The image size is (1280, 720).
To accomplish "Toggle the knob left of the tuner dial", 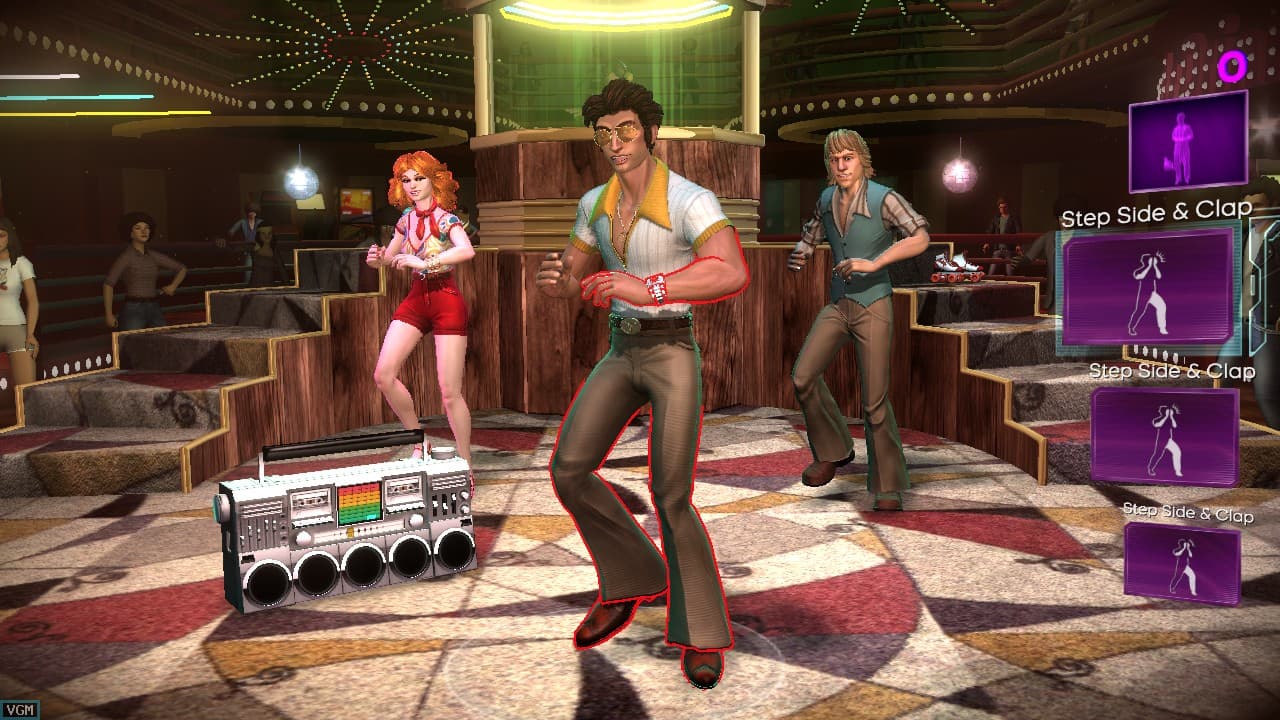I will point(302,538).
